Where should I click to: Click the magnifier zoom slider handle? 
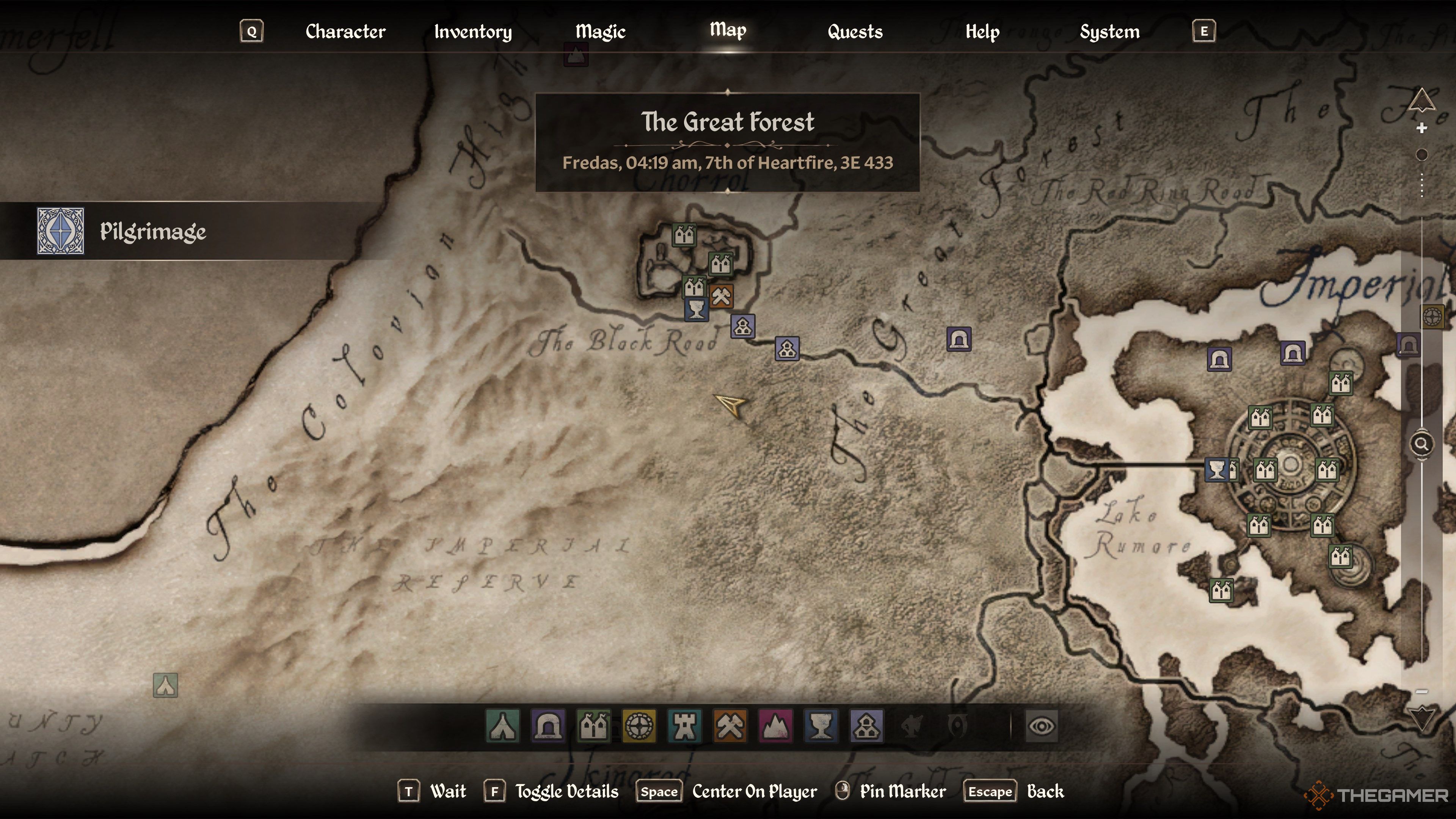click(x=1421, y=444)
